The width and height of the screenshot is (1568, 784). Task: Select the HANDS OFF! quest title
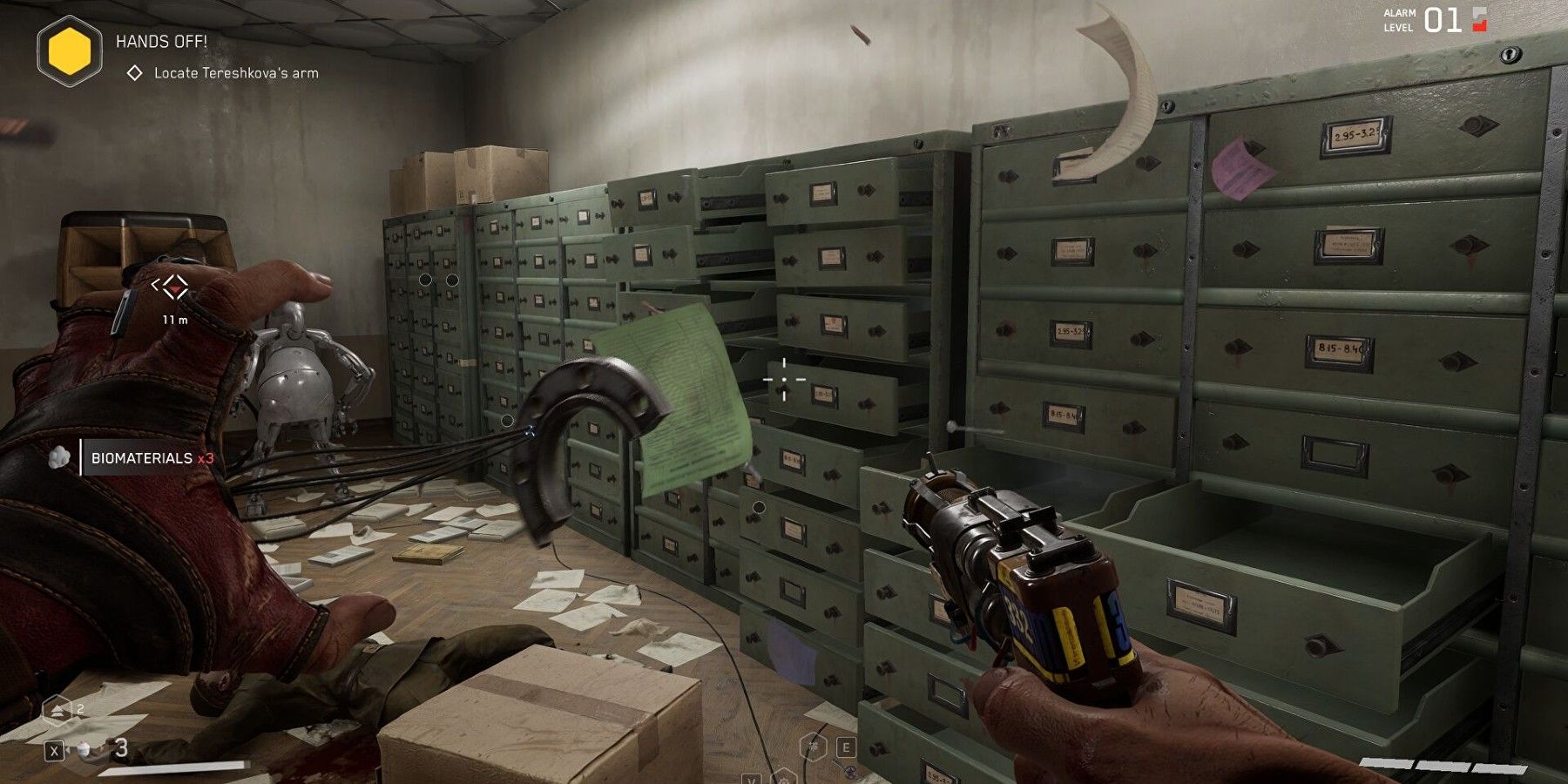[x=160, y=40]
